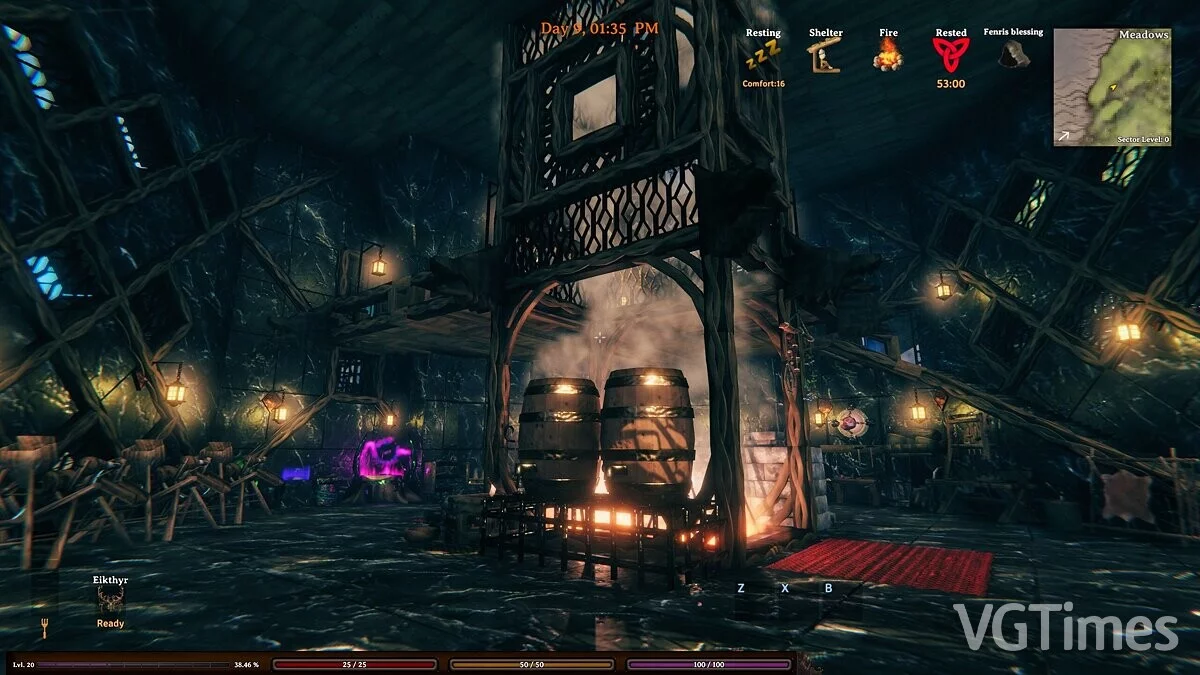
Task: Select the Shelter status icon
Action: (825, 57)
